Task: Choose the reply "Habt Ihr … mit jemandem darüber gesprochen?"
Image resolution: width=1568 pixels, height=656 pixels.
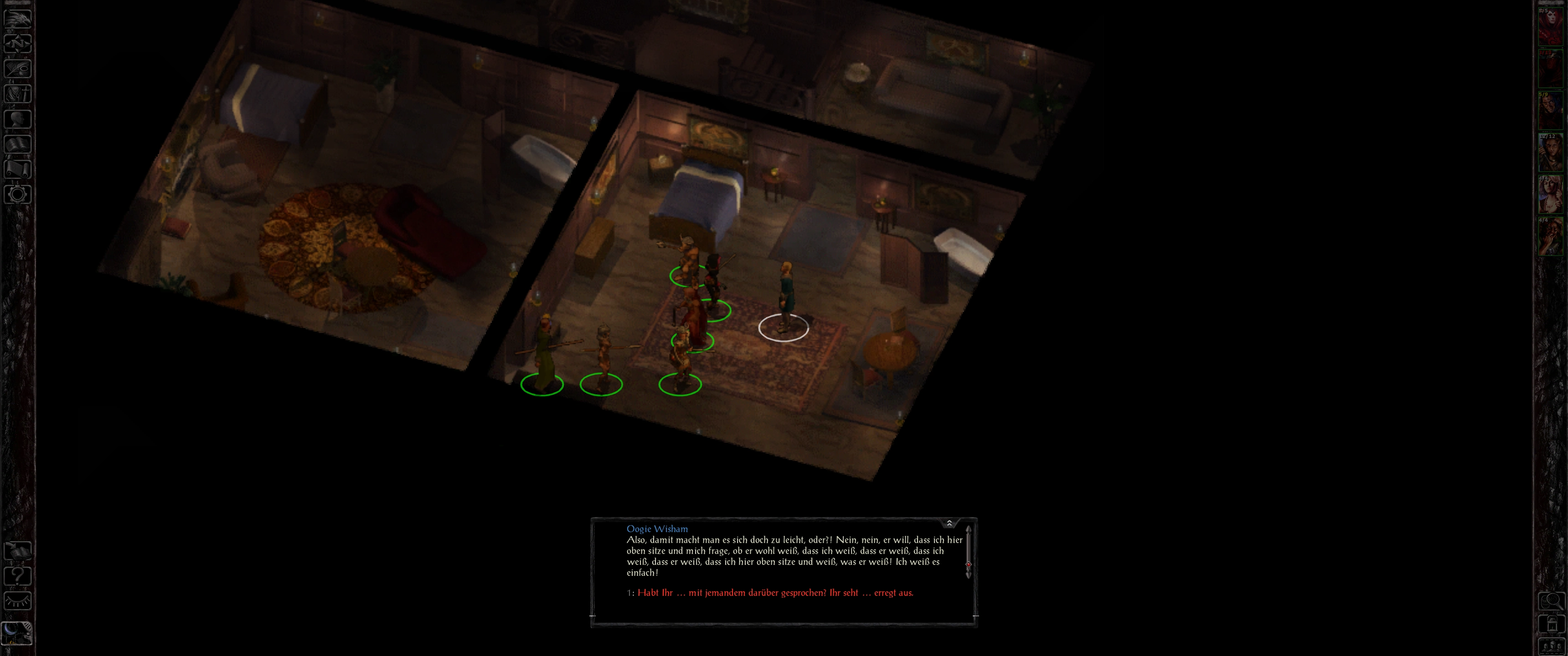Action: coord(775,593)
